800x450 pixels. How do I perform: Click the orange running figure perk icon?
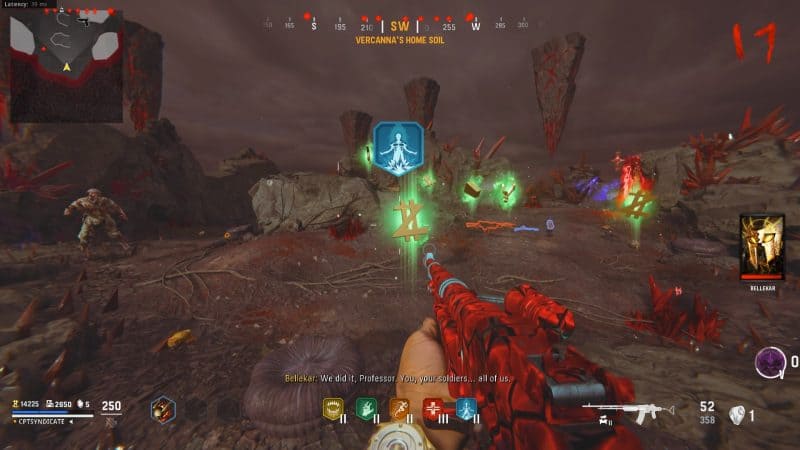point(400,408)
